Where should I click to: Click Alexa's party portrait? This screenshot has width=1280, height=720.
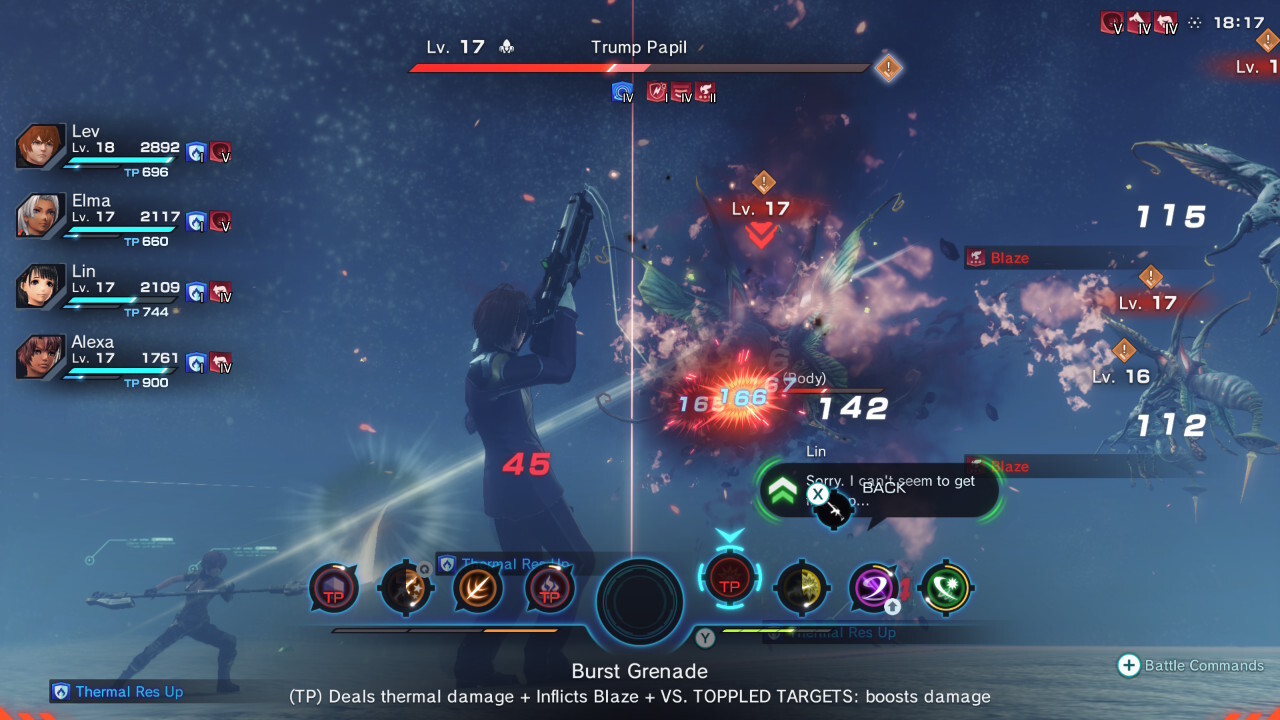[x=41, y=357]
